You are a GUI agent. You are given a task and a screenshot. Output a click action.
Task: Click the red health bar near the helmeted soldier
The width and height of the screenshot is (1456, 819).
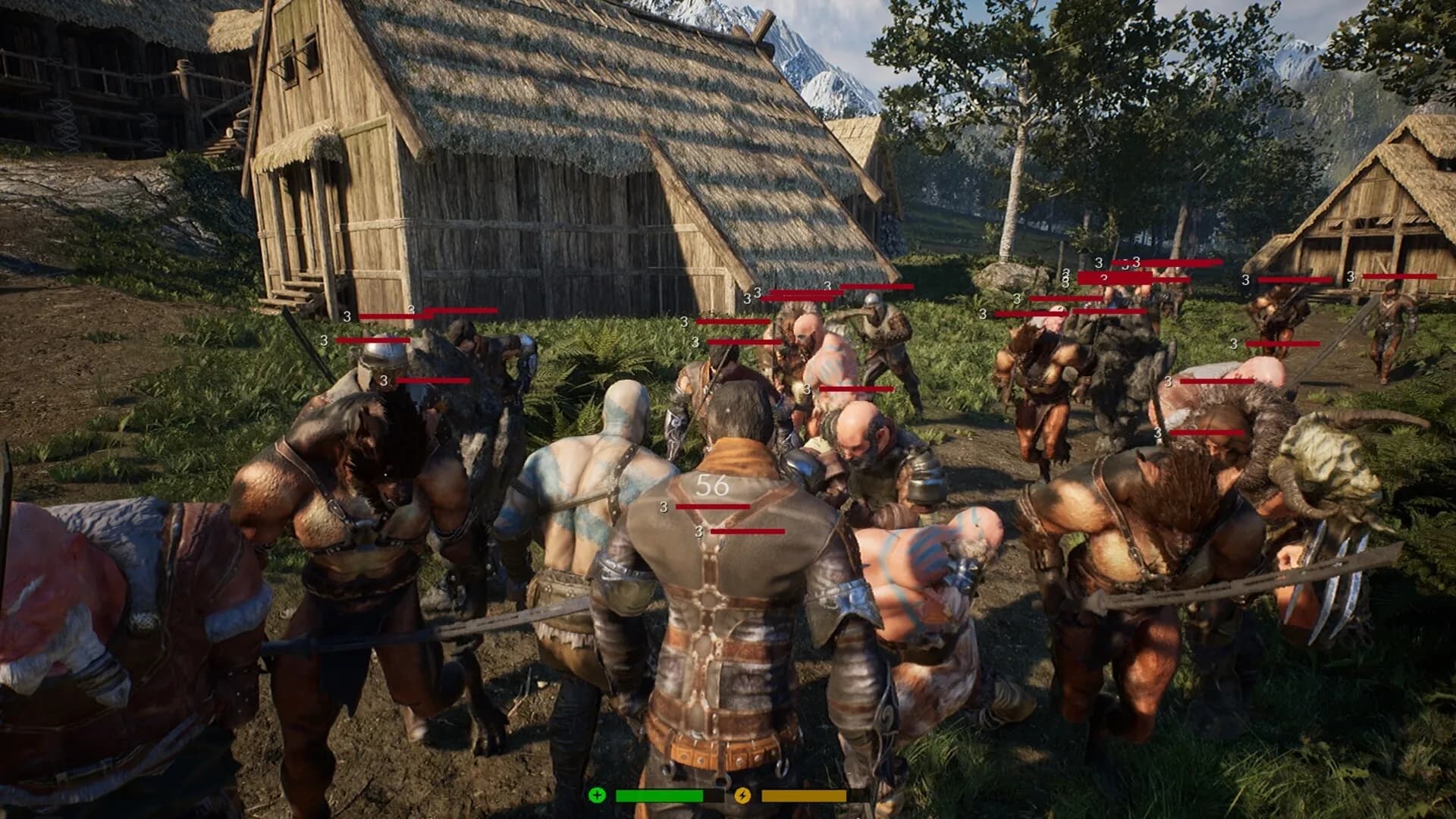pyautogui.click(x=876, y=287)
